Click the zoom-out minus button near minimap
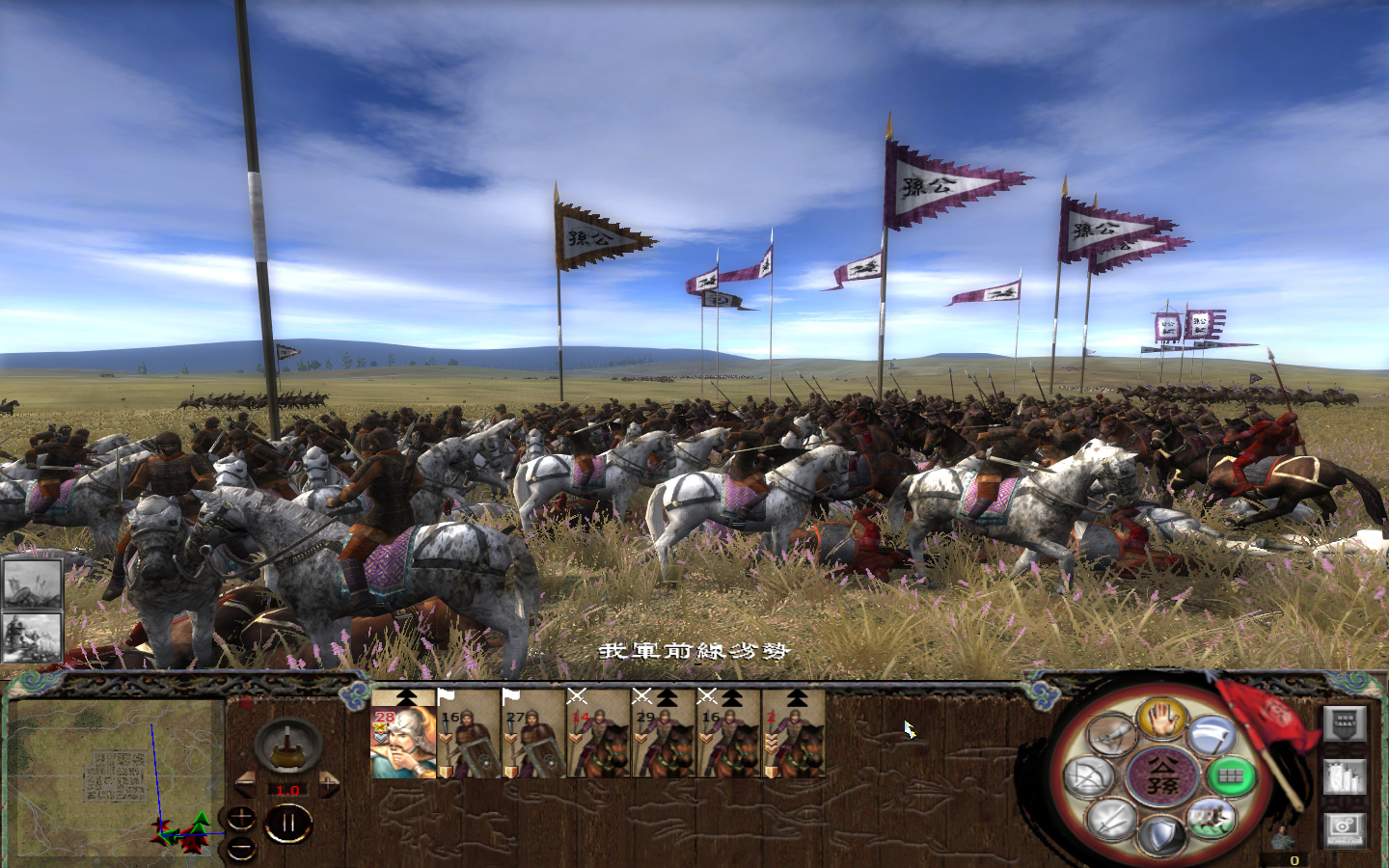The image size is (1389, 868). tap(242, 848)
